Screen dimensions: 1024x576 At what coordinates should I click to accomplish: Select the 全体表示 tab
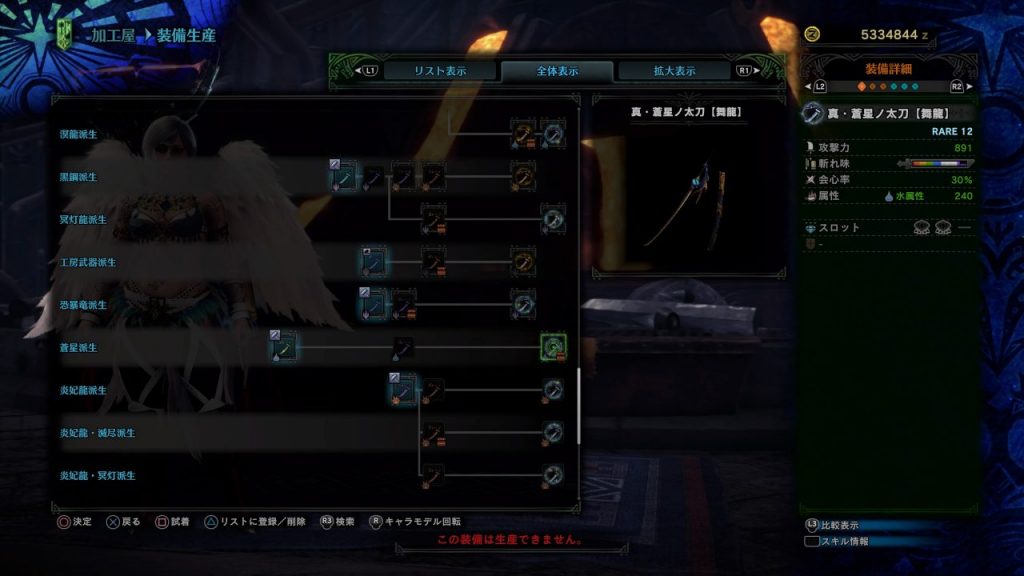pyautogui.click(x=557, y=71)
